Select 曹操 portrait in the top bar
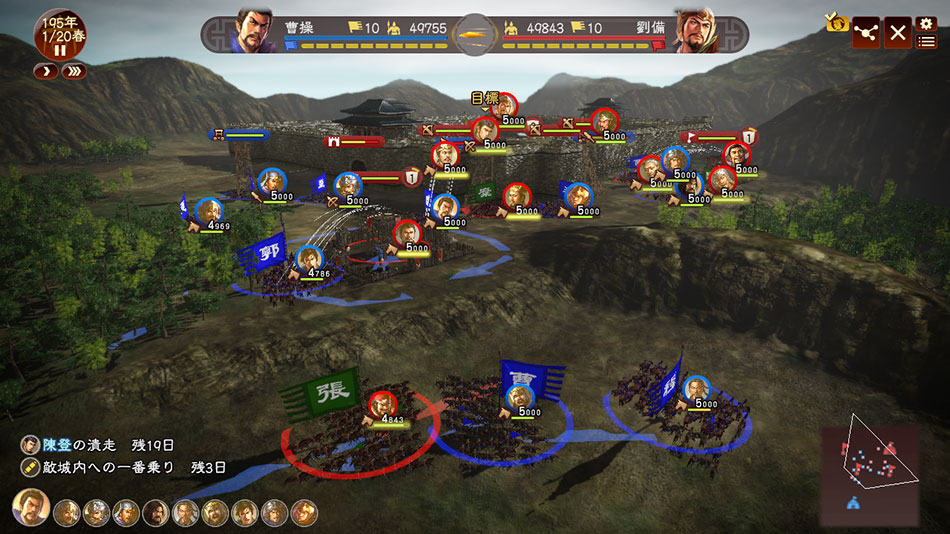The image size is (950, 534). pyautogui.click(x=254, y=31)
